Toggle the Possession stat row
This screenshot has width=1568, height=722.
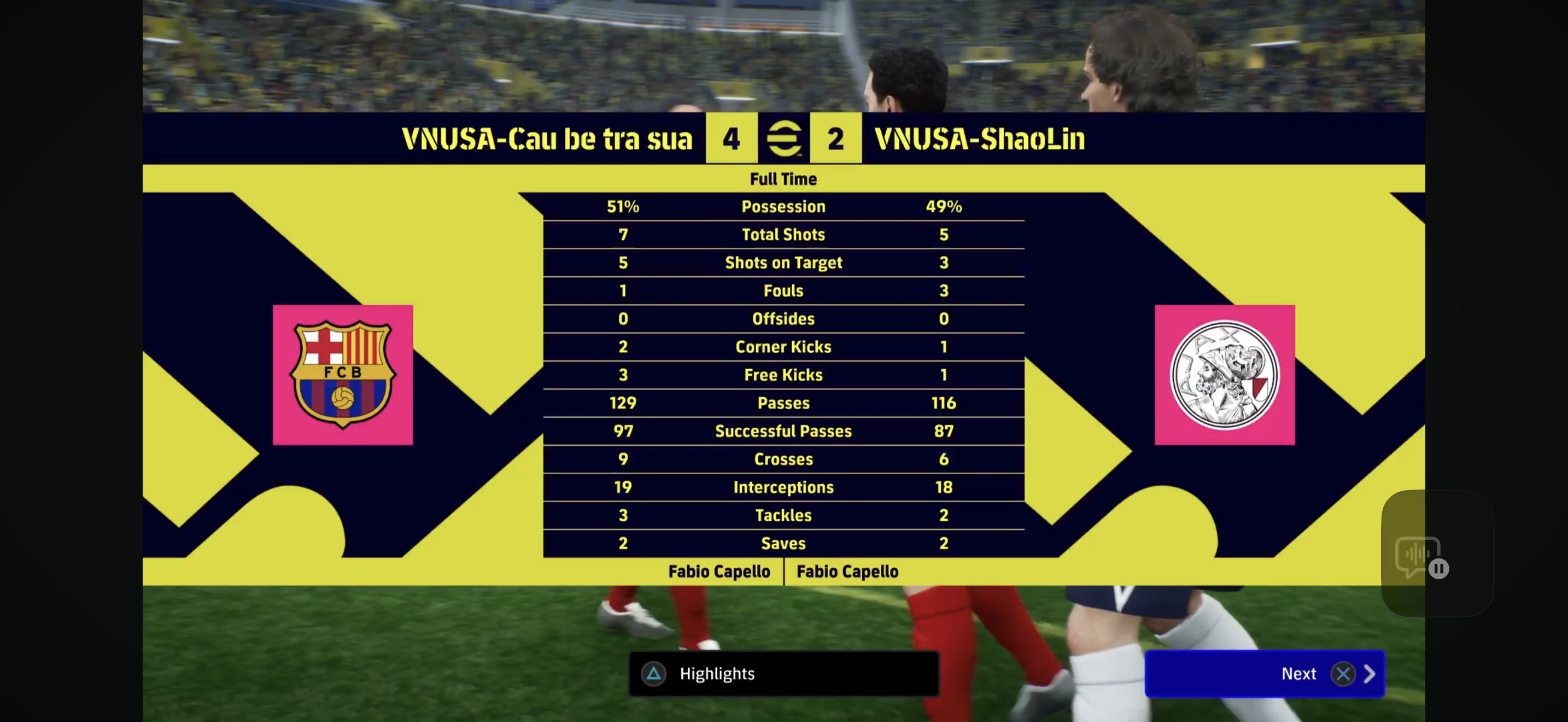783,206
